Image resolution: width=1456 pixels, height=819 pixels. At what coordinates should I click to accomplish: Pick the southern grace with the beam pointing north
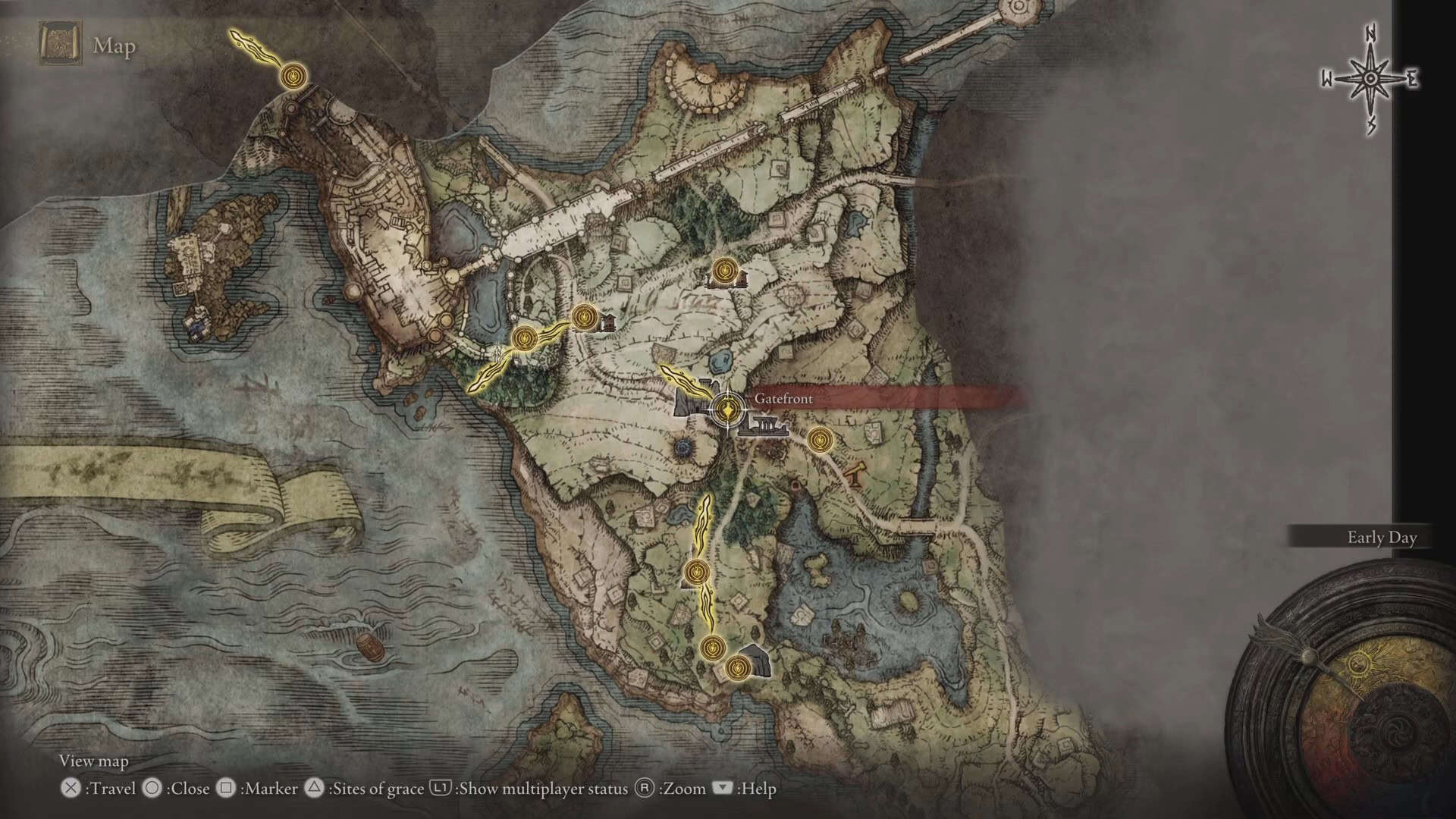[712, 648]
